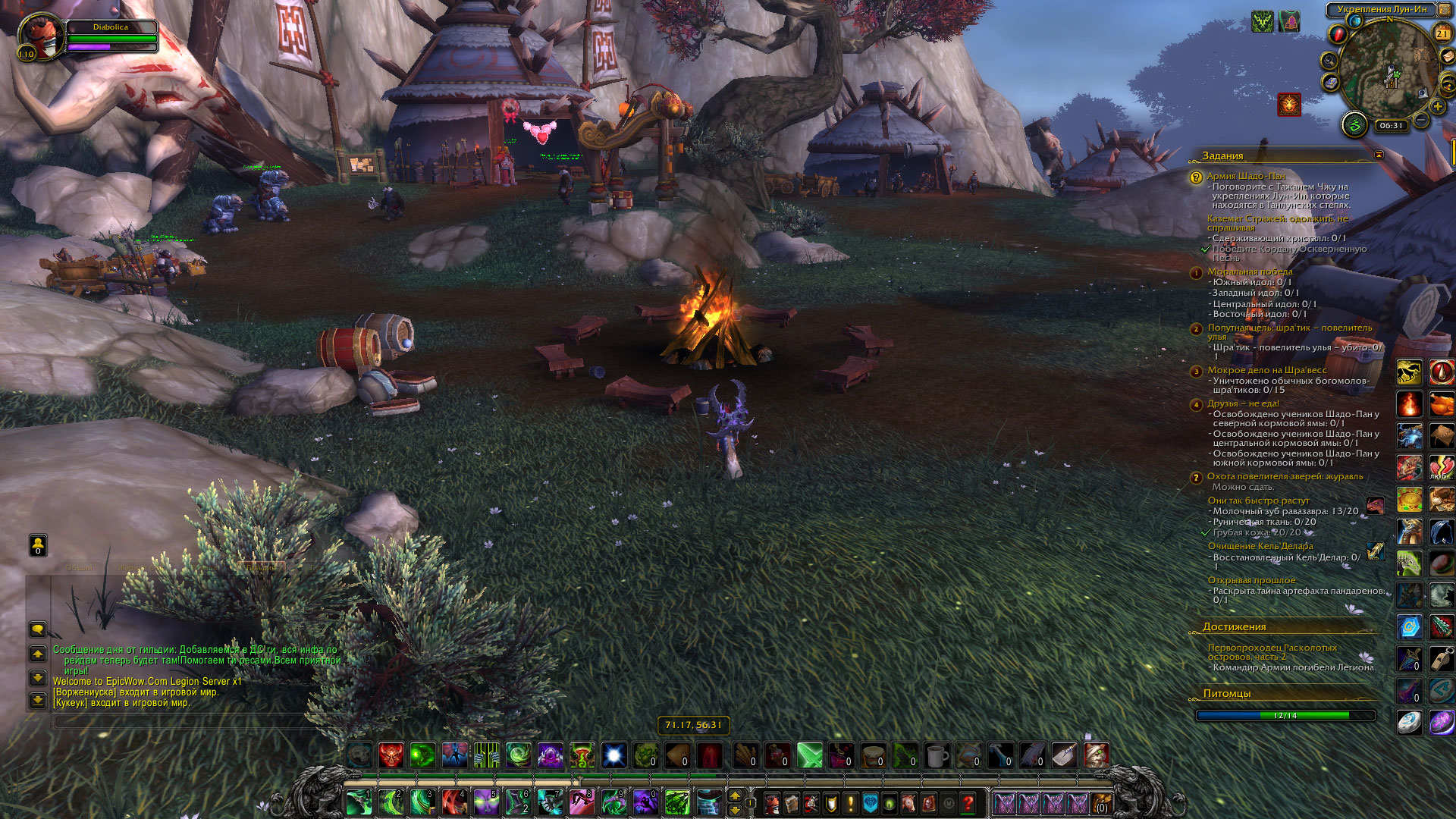Viewport: 1456px width, 819px height.
Task: Zoom out the minimap with minus button
Action: pyautogui.click(x=1422, y=121)
